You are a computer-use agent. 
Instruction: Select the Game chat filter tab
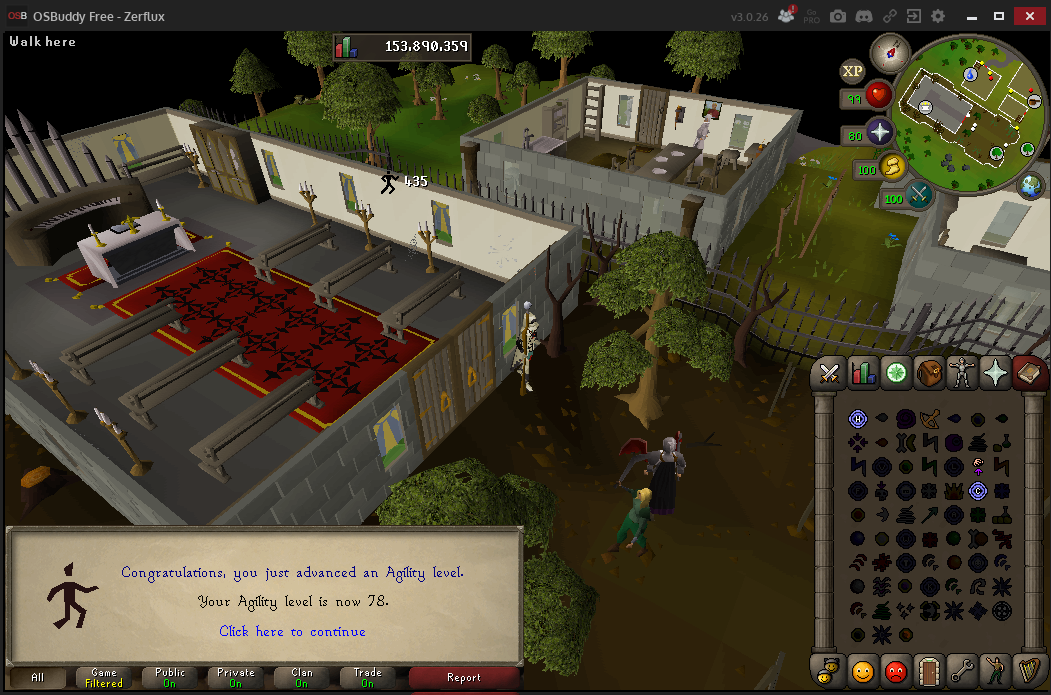(x=104, y=678)
